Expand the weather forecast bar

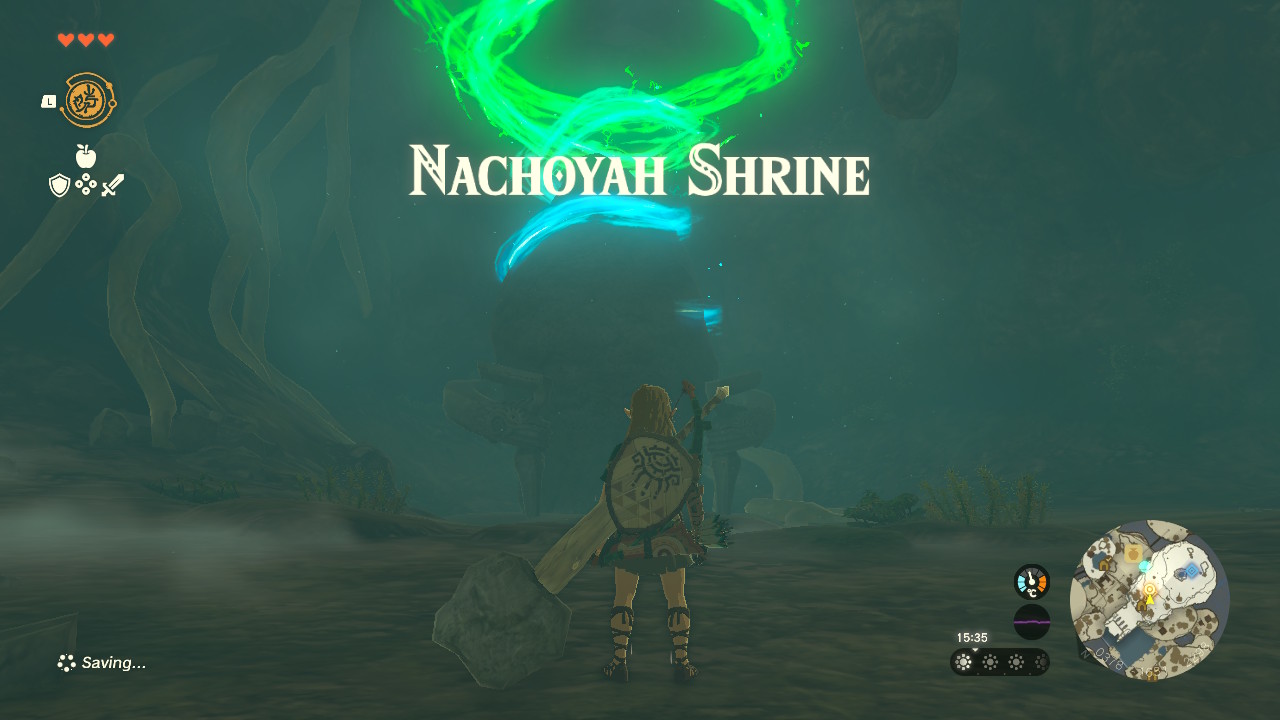click(1000, 661)
